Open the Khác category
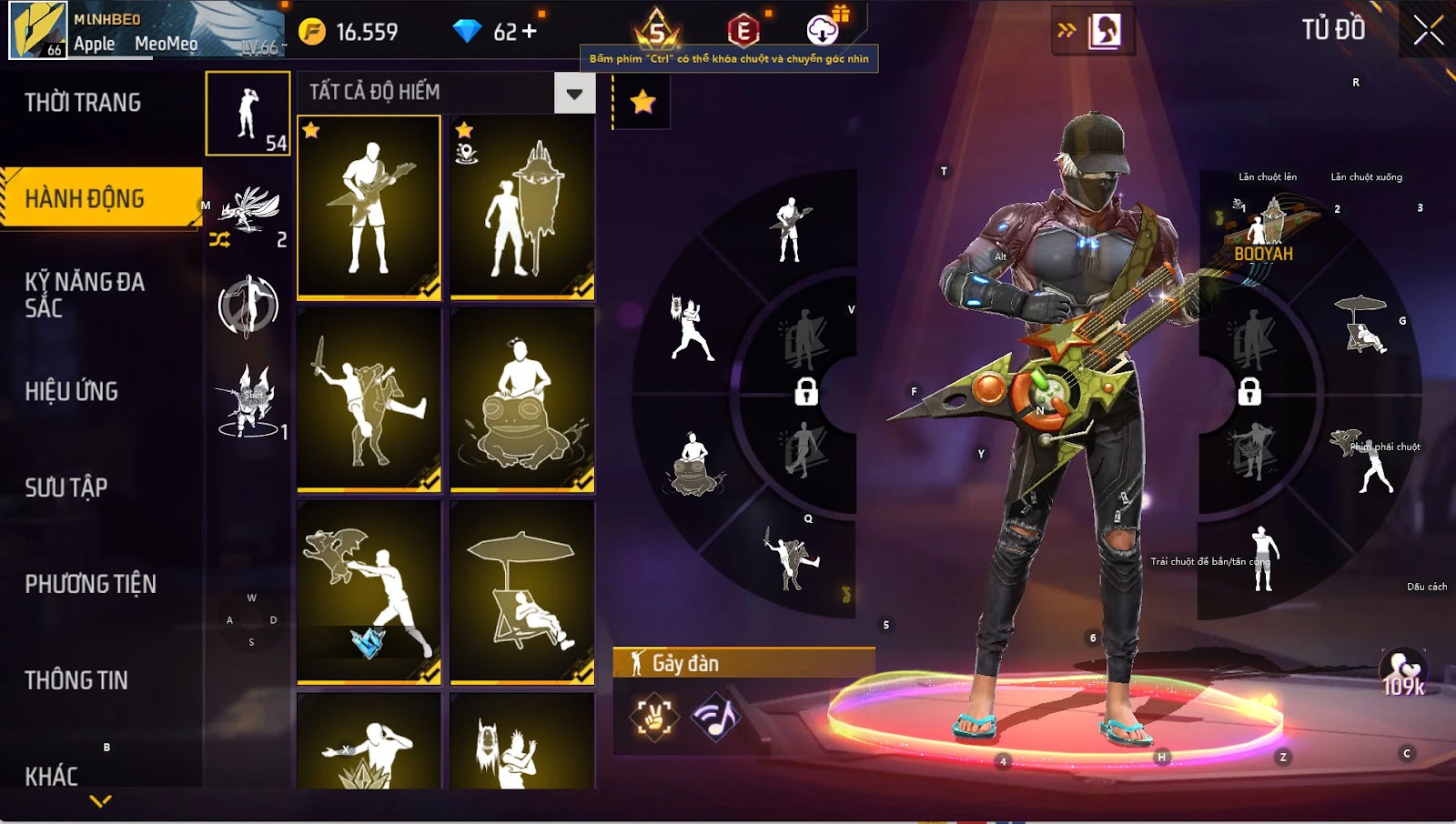The image size is (1456, 824). (x=52, y=776)
